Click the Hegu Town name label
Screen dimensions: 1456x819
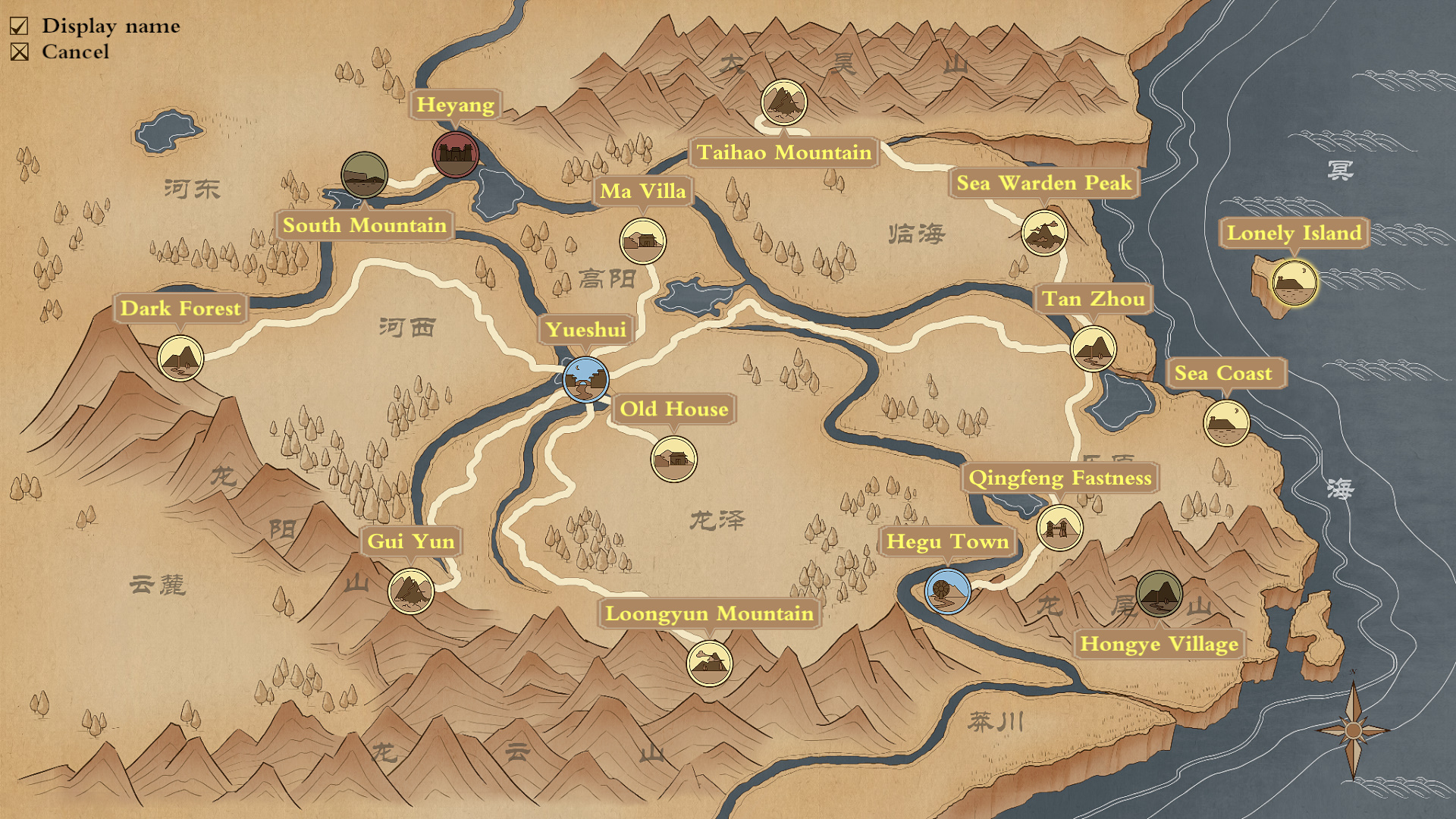click(946, 541)
